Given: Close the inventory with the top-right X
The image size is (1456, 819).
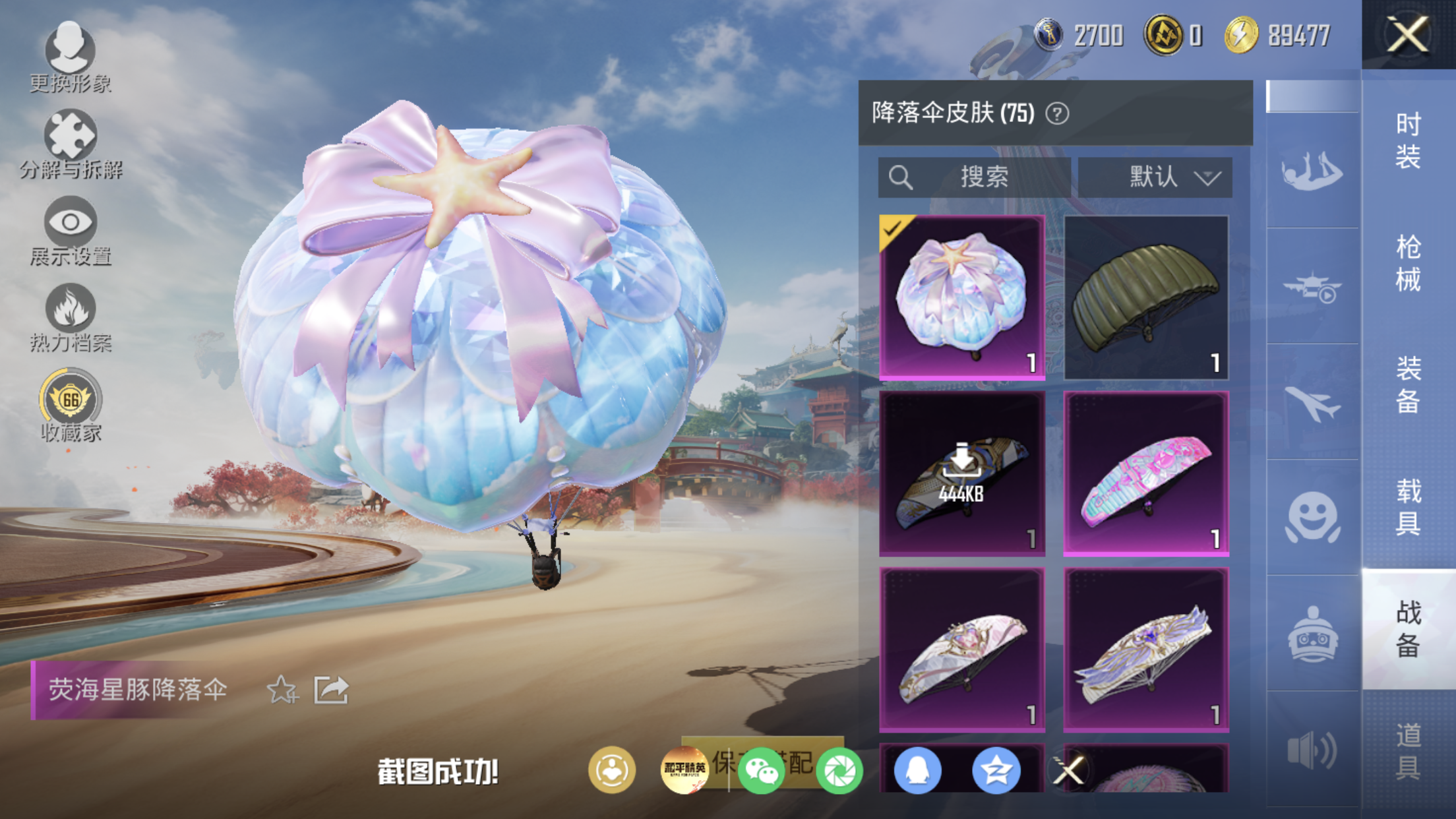Looking at the screenshot, I should (x=1408, y=34).
